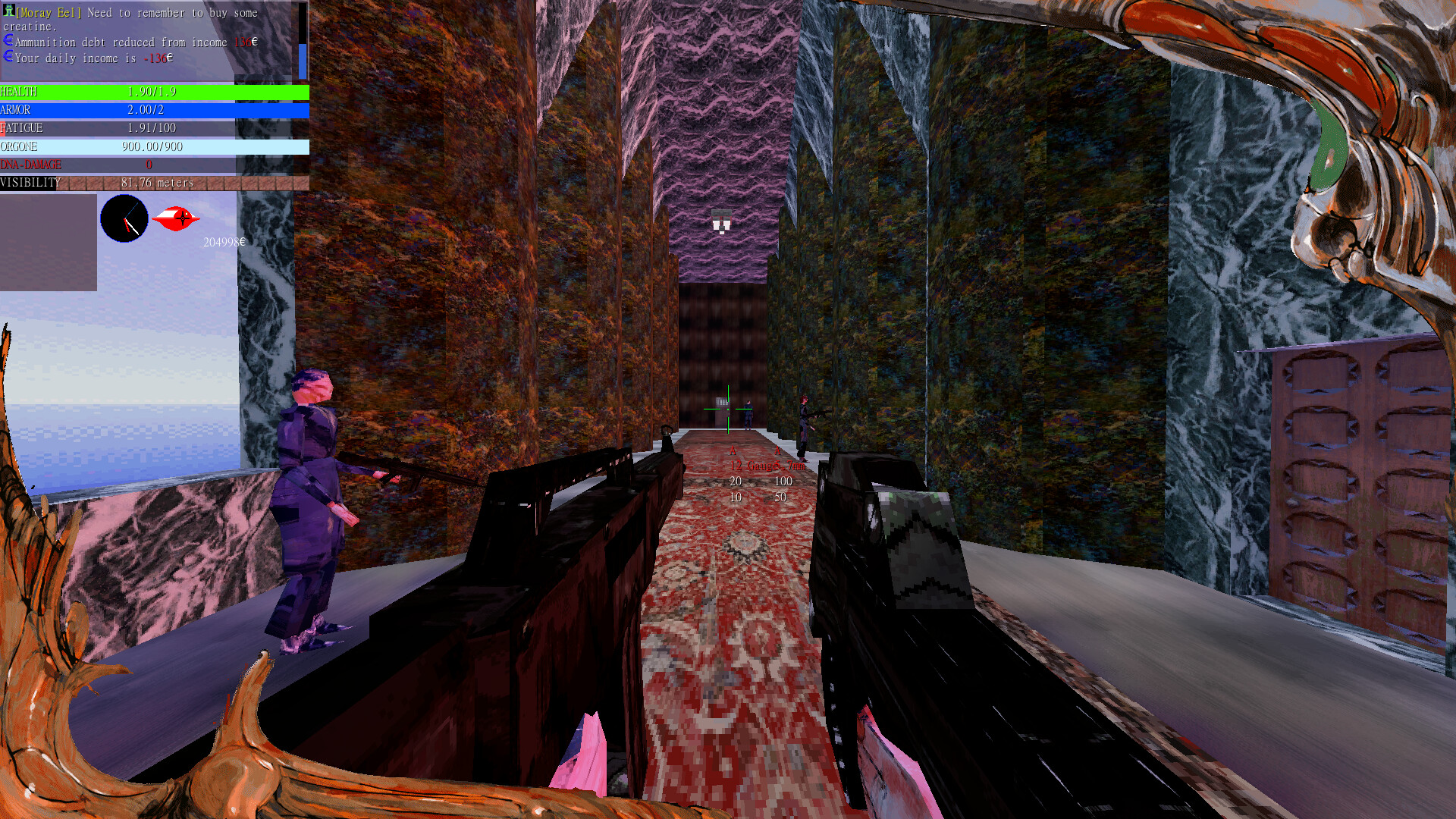Expand the HEALTH stat bar
The height and width of the screenshot is (819, 1456).
152,91
